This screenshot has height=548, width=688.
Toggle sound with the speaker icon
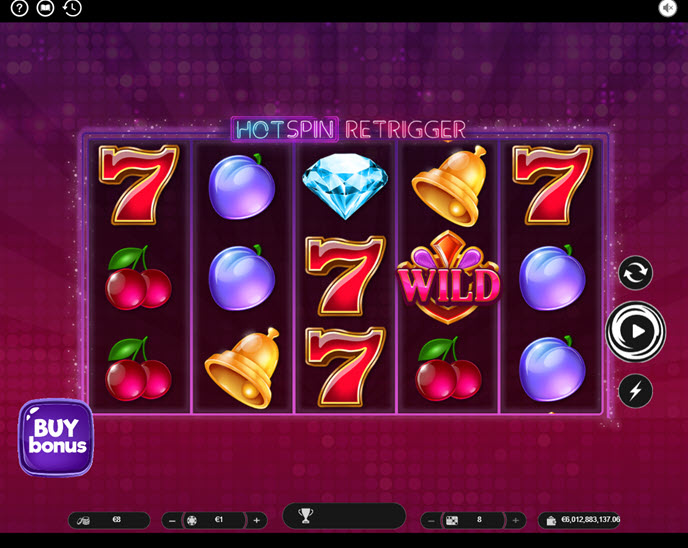pyautogui.click(x=668, y=9)
